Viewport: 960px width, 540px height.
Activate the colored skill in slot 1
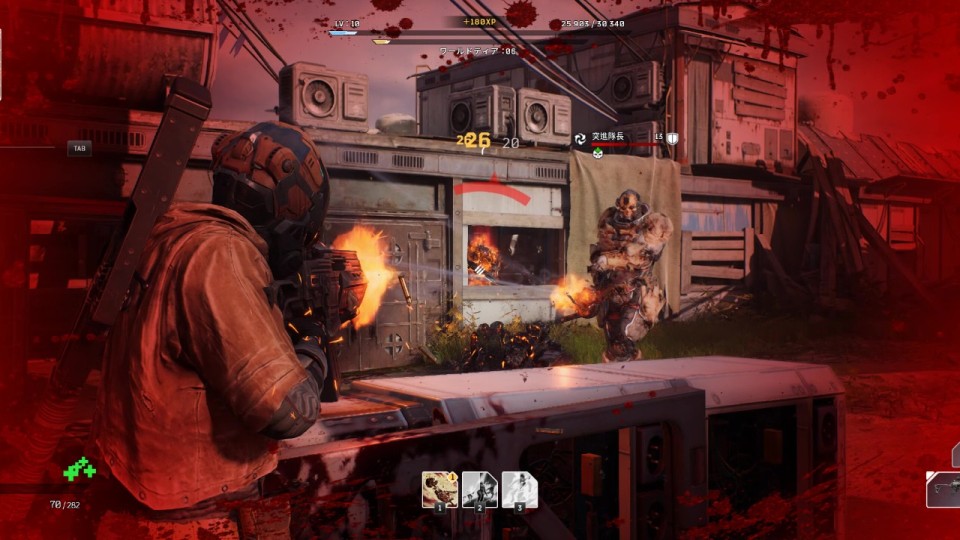pyautogui.click(x=439, y=489)
